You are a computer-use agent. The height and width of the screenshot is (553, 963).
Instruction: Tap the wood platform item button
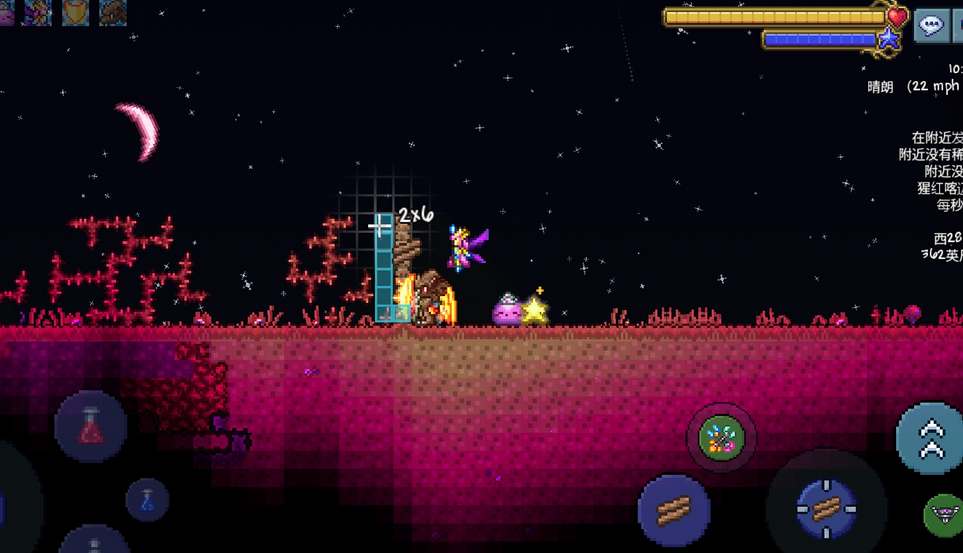click(x=674, y=510)
